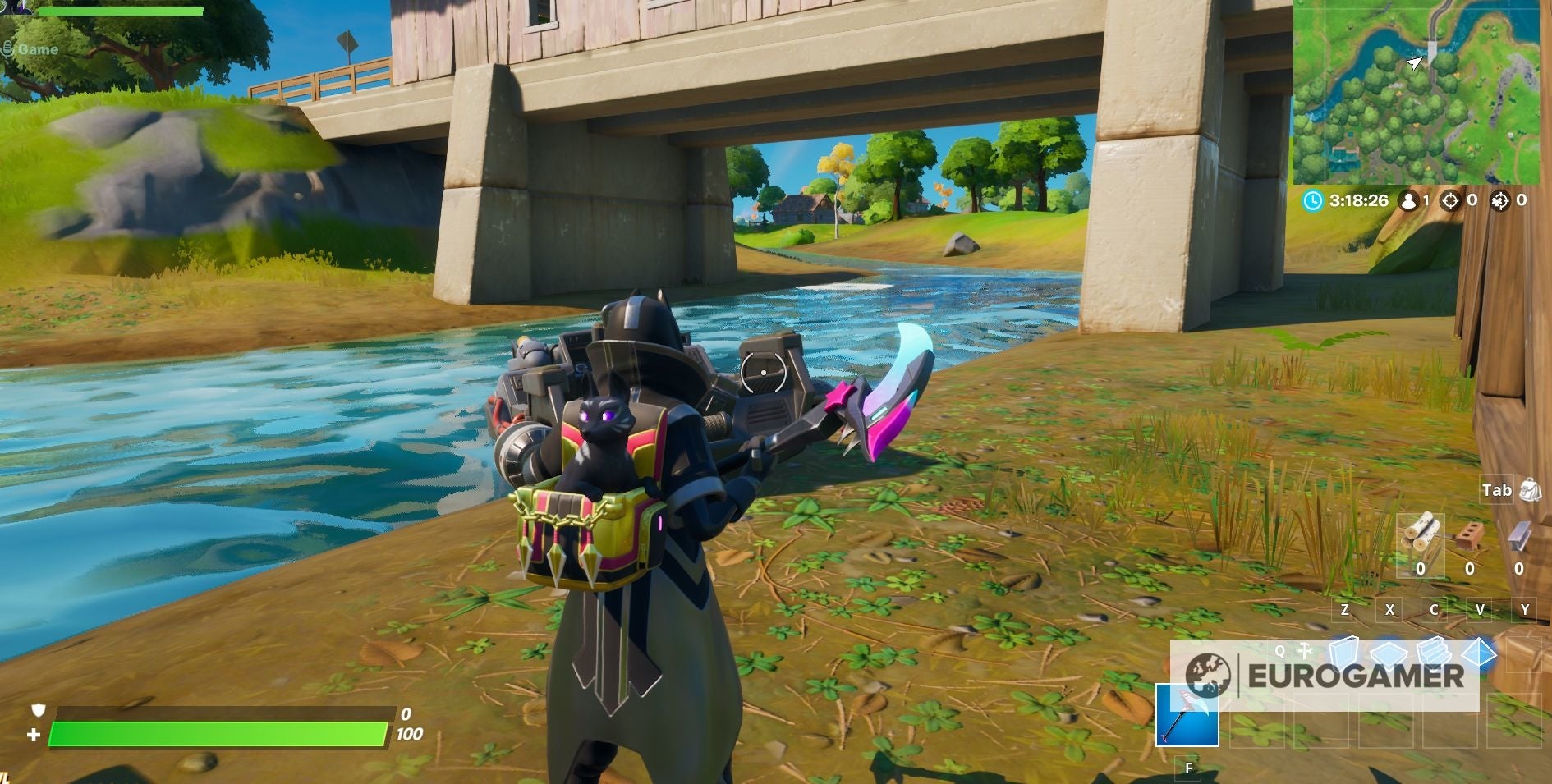Select the wall build piece icon
Screen dimensions: 1552x784
[1343, 653]
